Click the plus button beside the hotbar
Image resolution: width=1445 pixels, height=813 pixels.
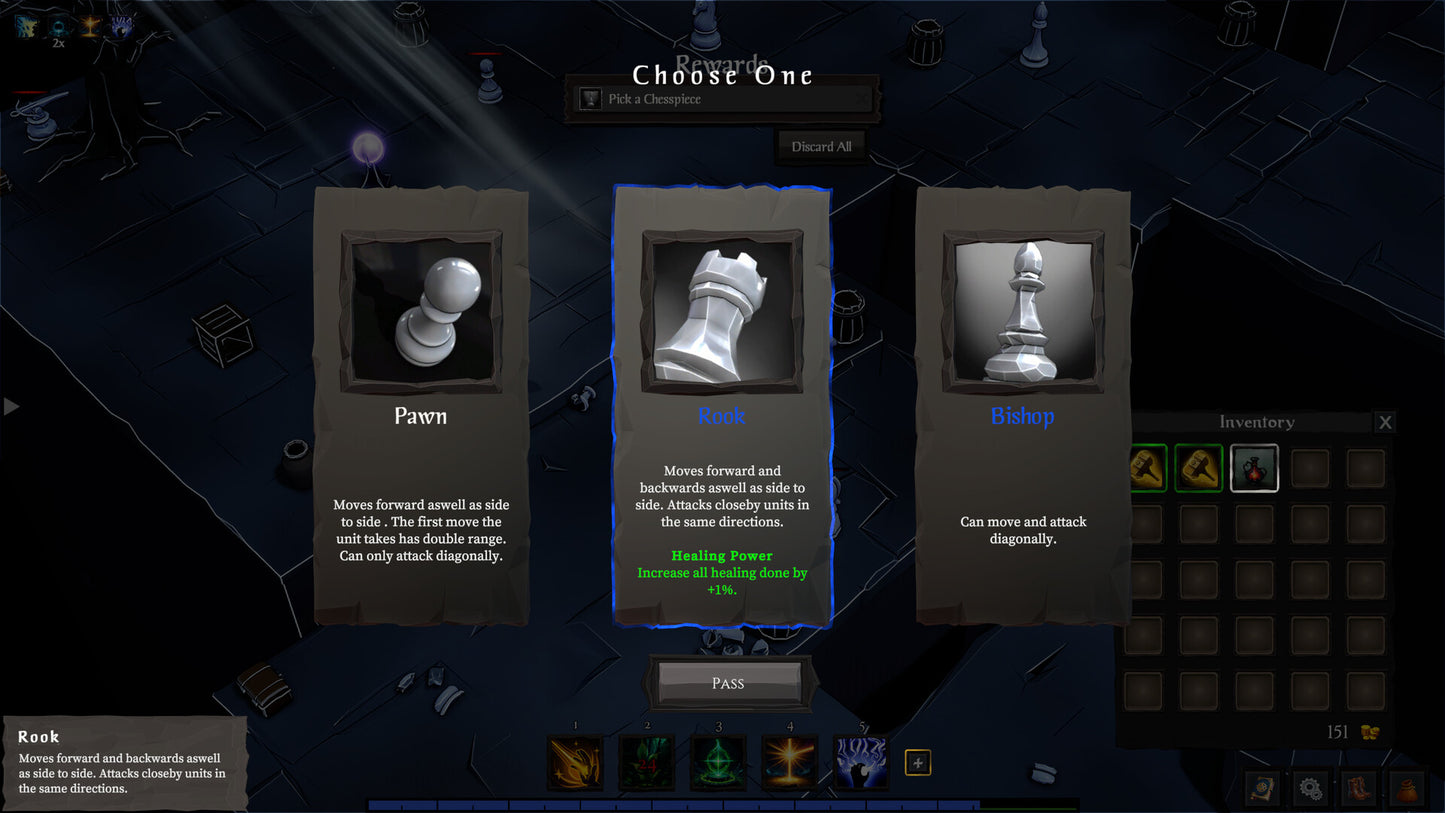(918, 763)
